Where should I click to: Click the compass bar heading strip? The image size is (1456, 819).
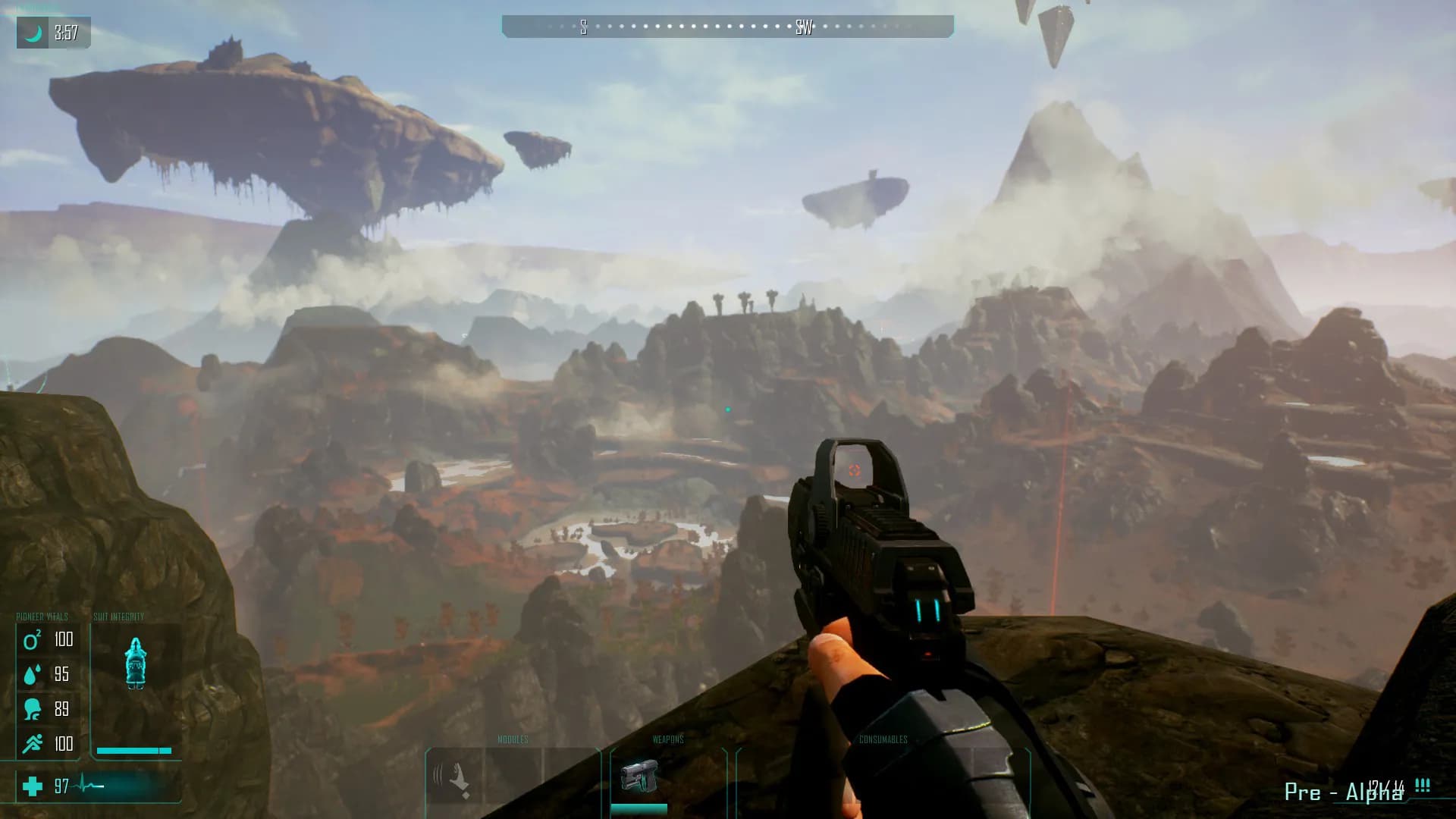[727, 27]
